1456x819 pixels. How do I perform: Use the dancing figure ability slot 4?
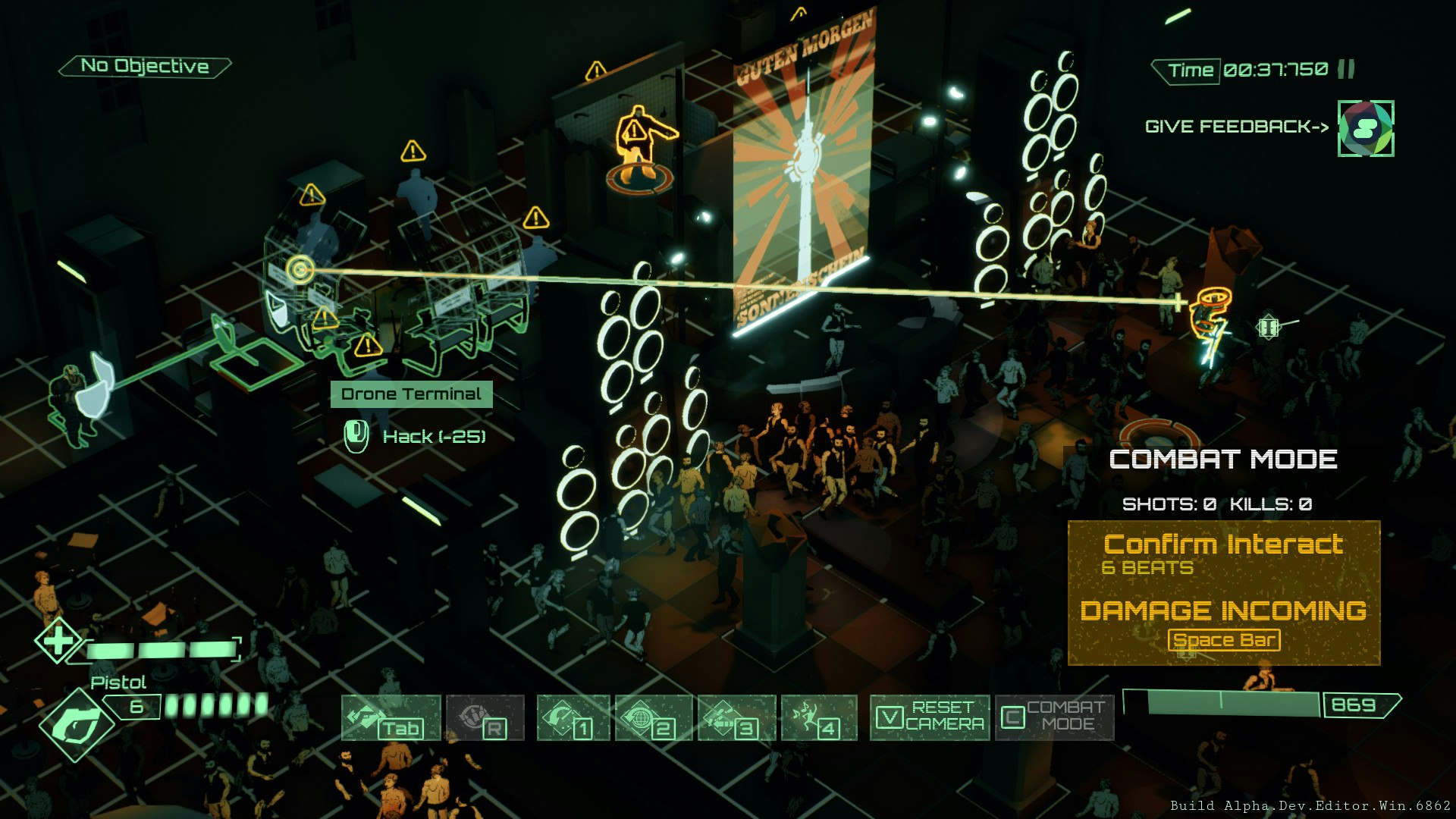(819, 717)
